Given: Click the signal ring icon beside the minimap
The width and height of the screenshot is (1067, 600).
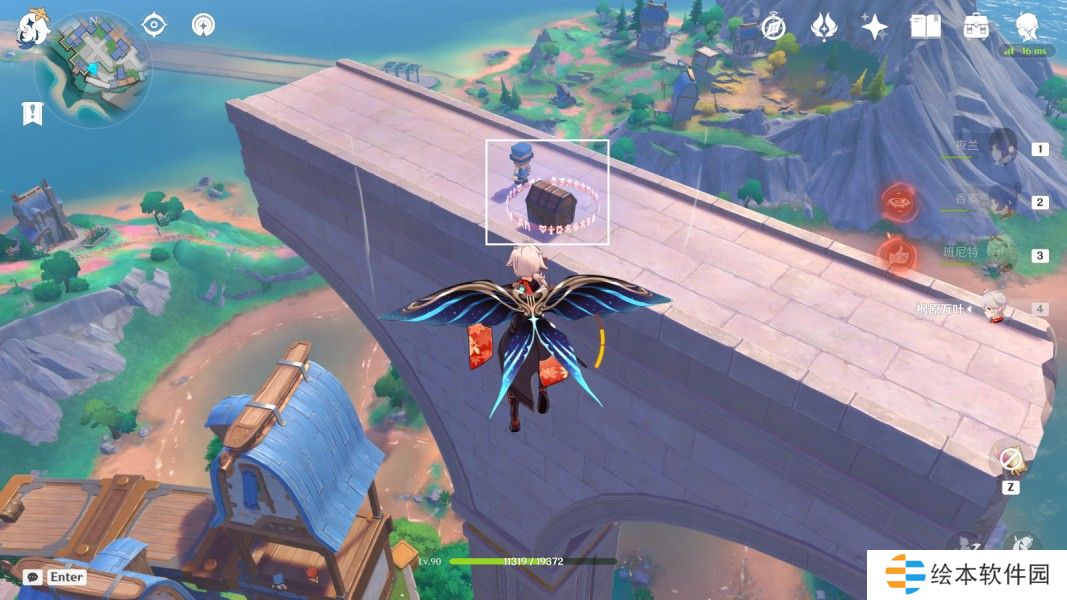Looking at the screenshot, I should tap(205, 25).
